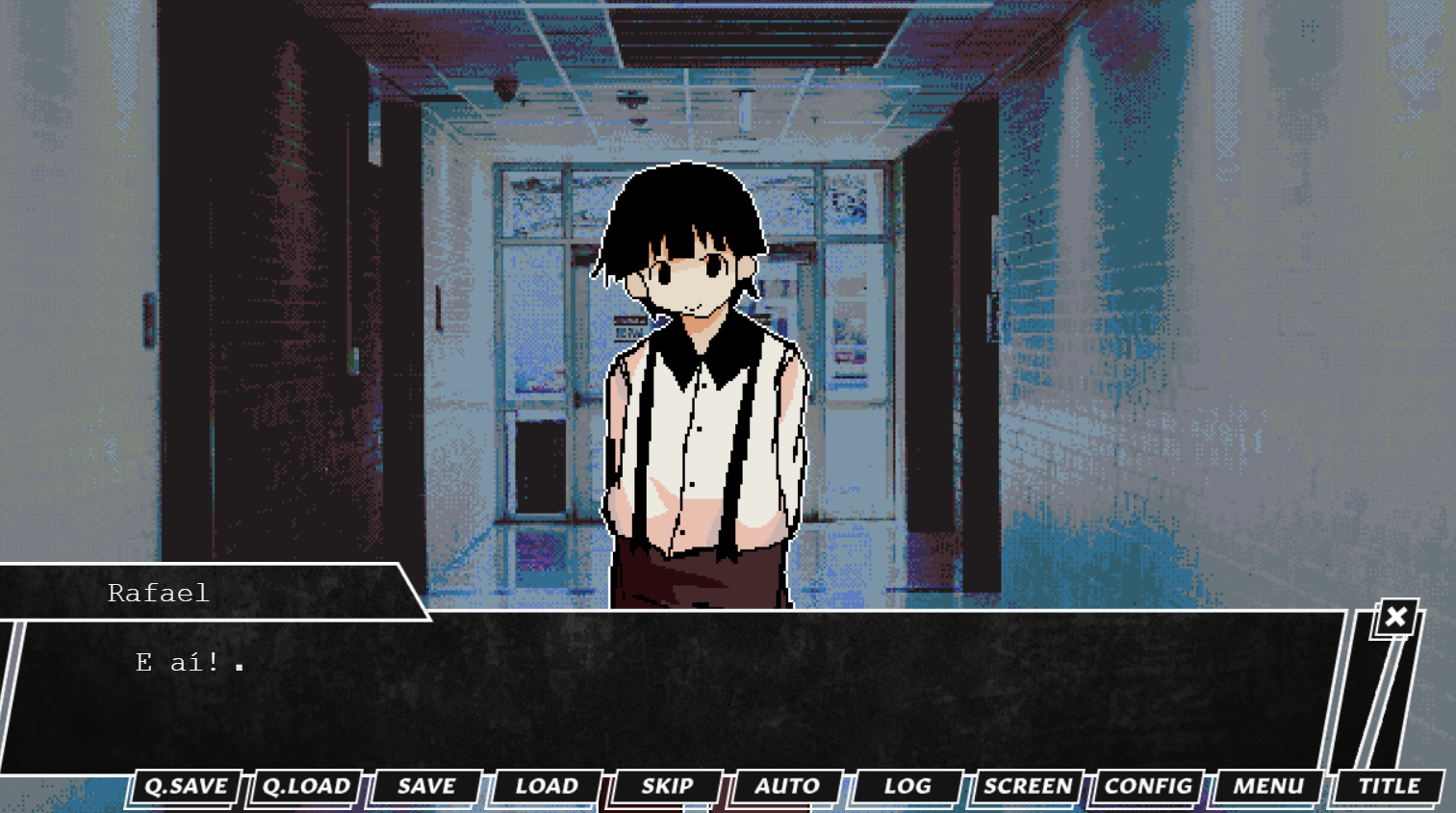Toggle AUTO text advance mode

(x=787, y=786)
